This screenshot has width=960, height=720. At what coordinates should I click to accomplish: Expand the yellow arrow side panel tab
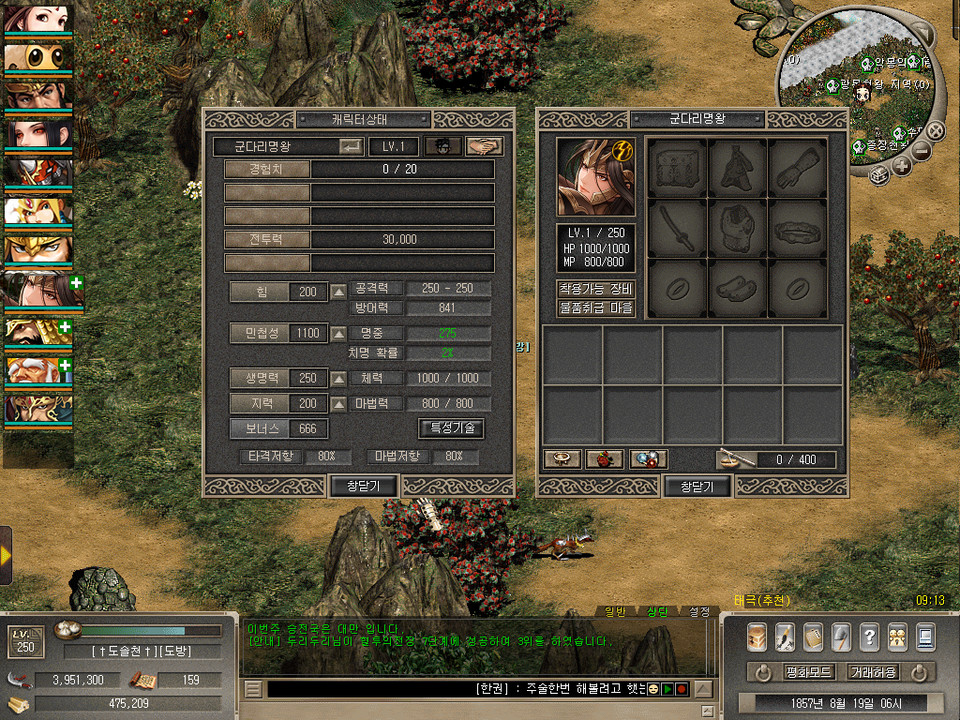point(6,555)
